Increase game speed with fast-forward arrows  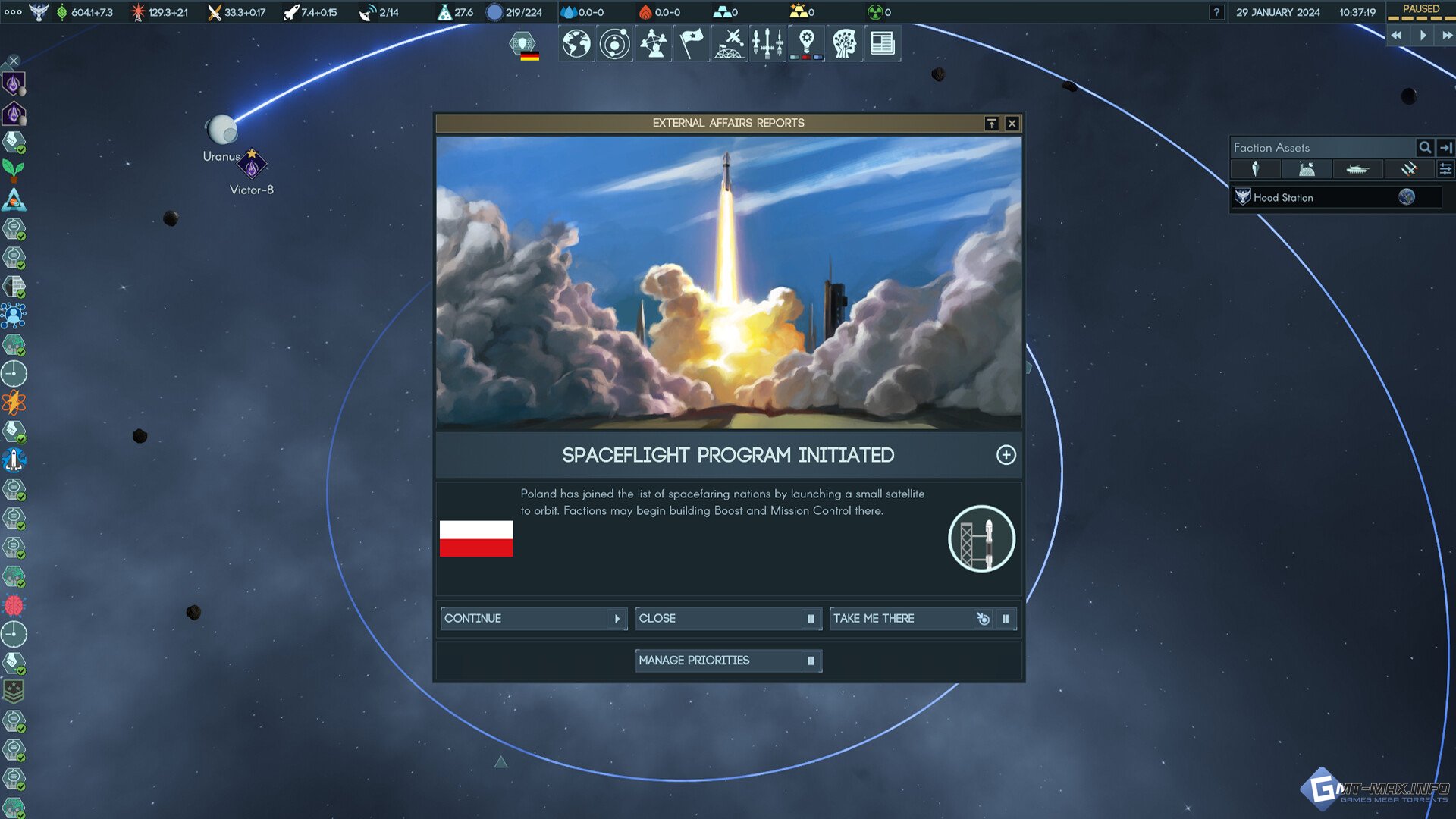point(1447,36)
